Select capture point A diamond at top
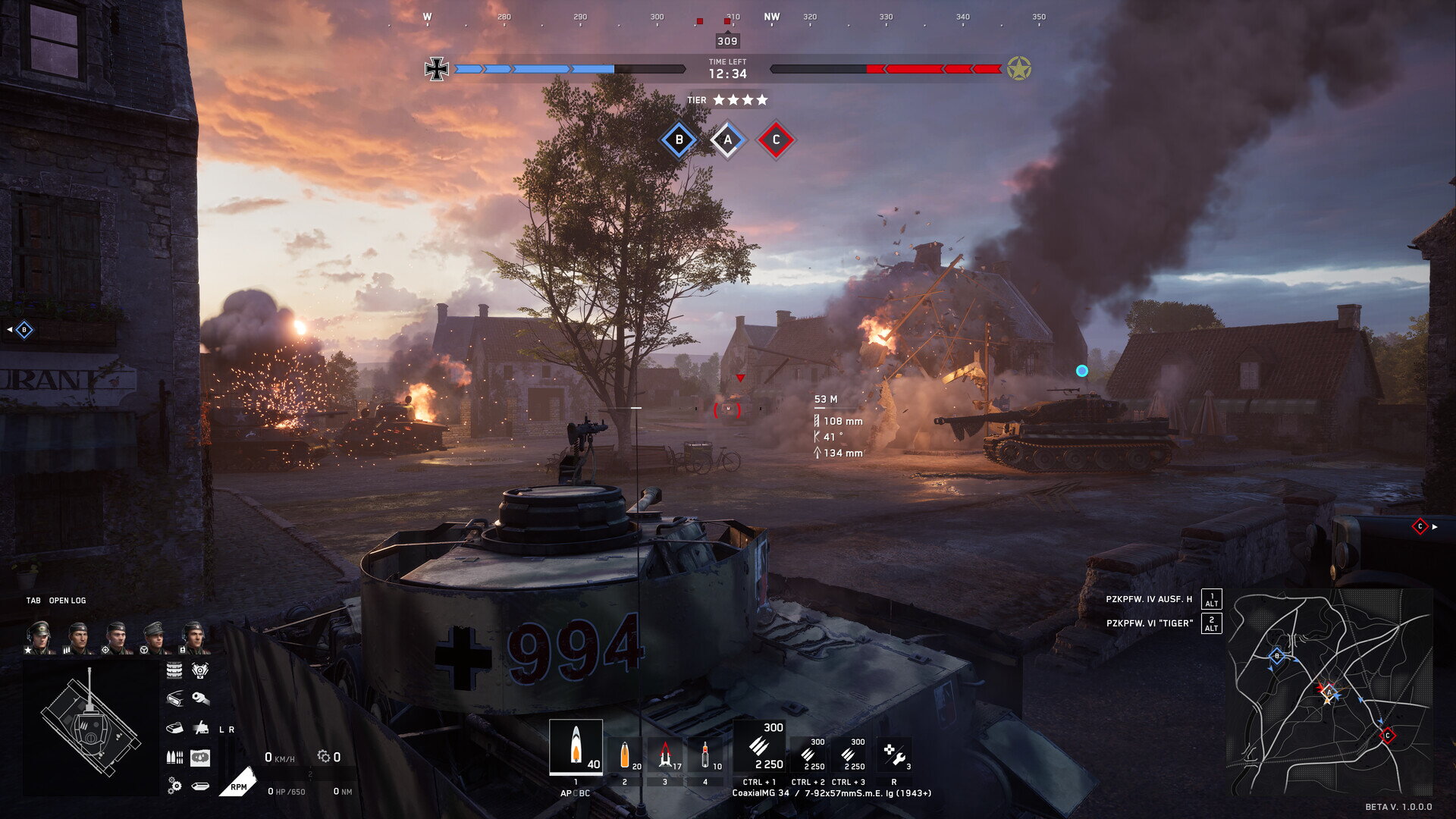This screenshot has height=819, width=1456. tap(728, 140)
